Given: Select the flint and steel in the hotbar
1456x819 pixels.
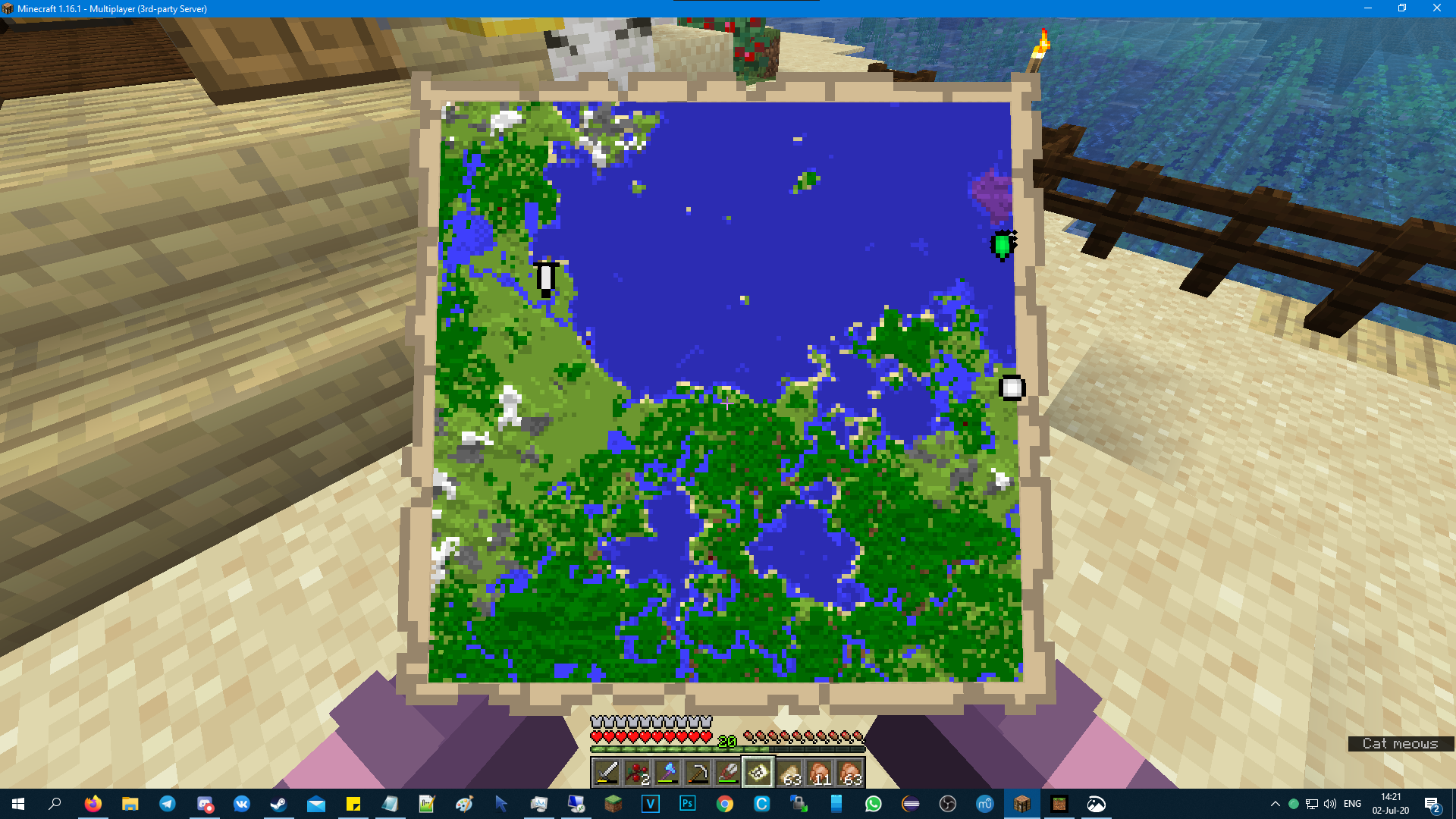Looking at the screenshot, I should (x=728, y=773).
